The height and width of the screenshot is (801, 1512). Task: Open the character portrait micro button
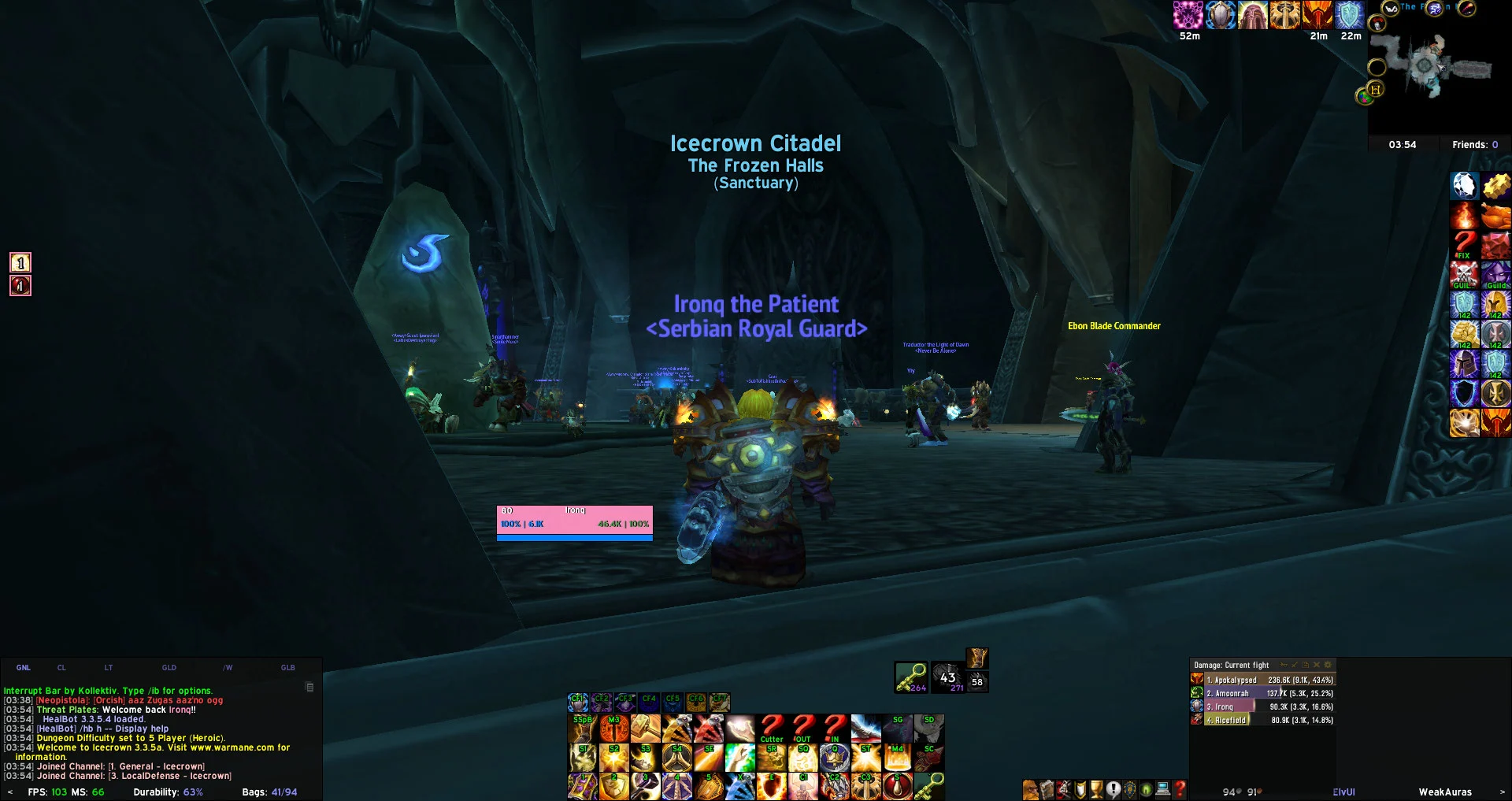coord(1030,789)
